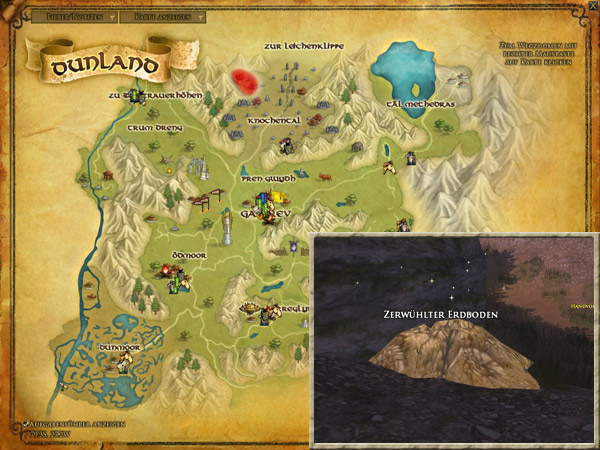This screenshot has width=600, height=450.
Task: Close the Zerwühlter Erdboden image inset
Action: [x=589, y=241]
